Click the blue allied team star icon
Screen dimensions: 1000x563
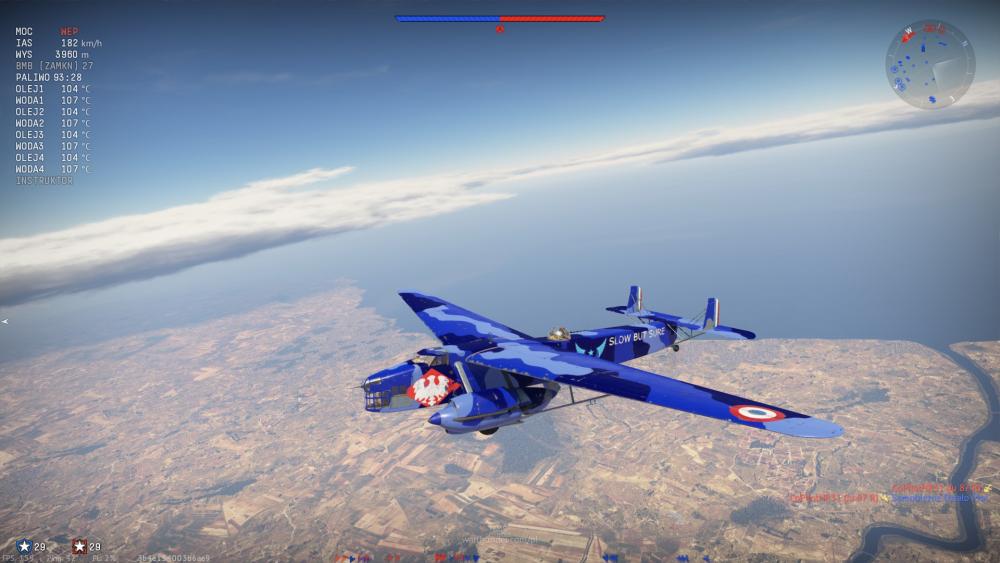point(24,546)
